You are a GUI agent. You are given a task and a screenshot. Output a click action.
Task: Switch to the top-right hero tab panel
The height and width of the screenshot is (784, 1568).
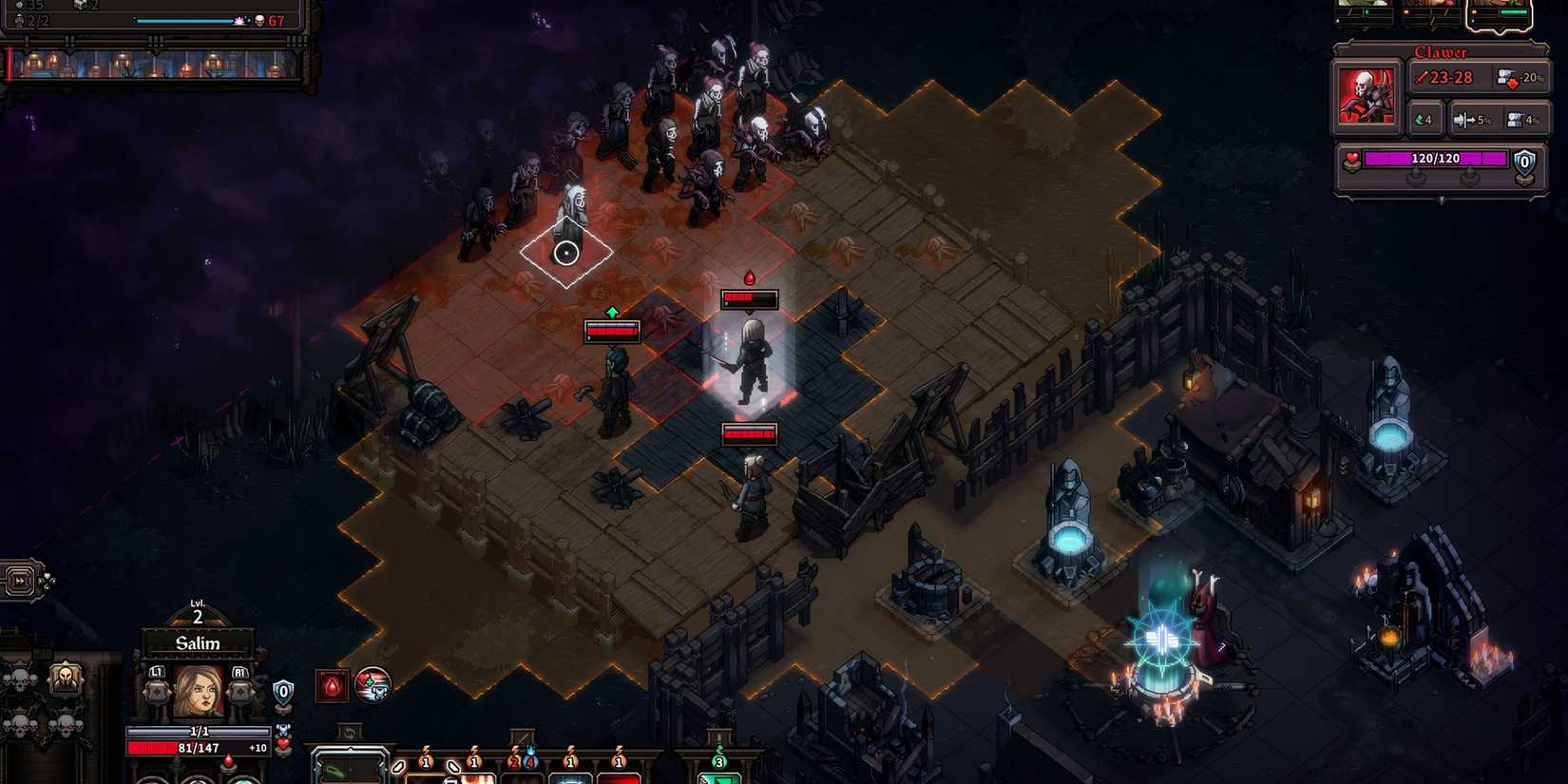point(1500,11)
